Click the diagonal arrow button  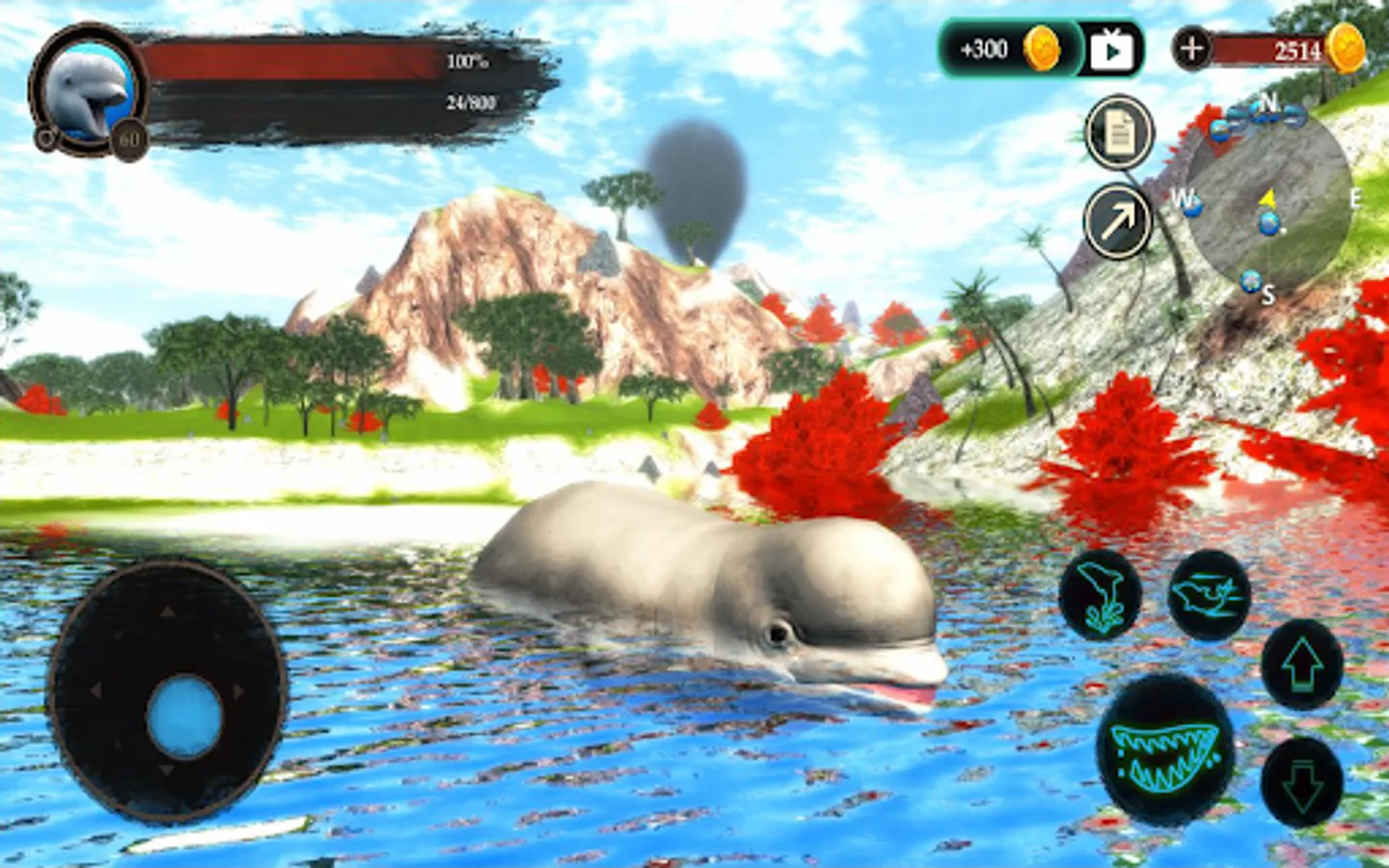[1117, 222]
